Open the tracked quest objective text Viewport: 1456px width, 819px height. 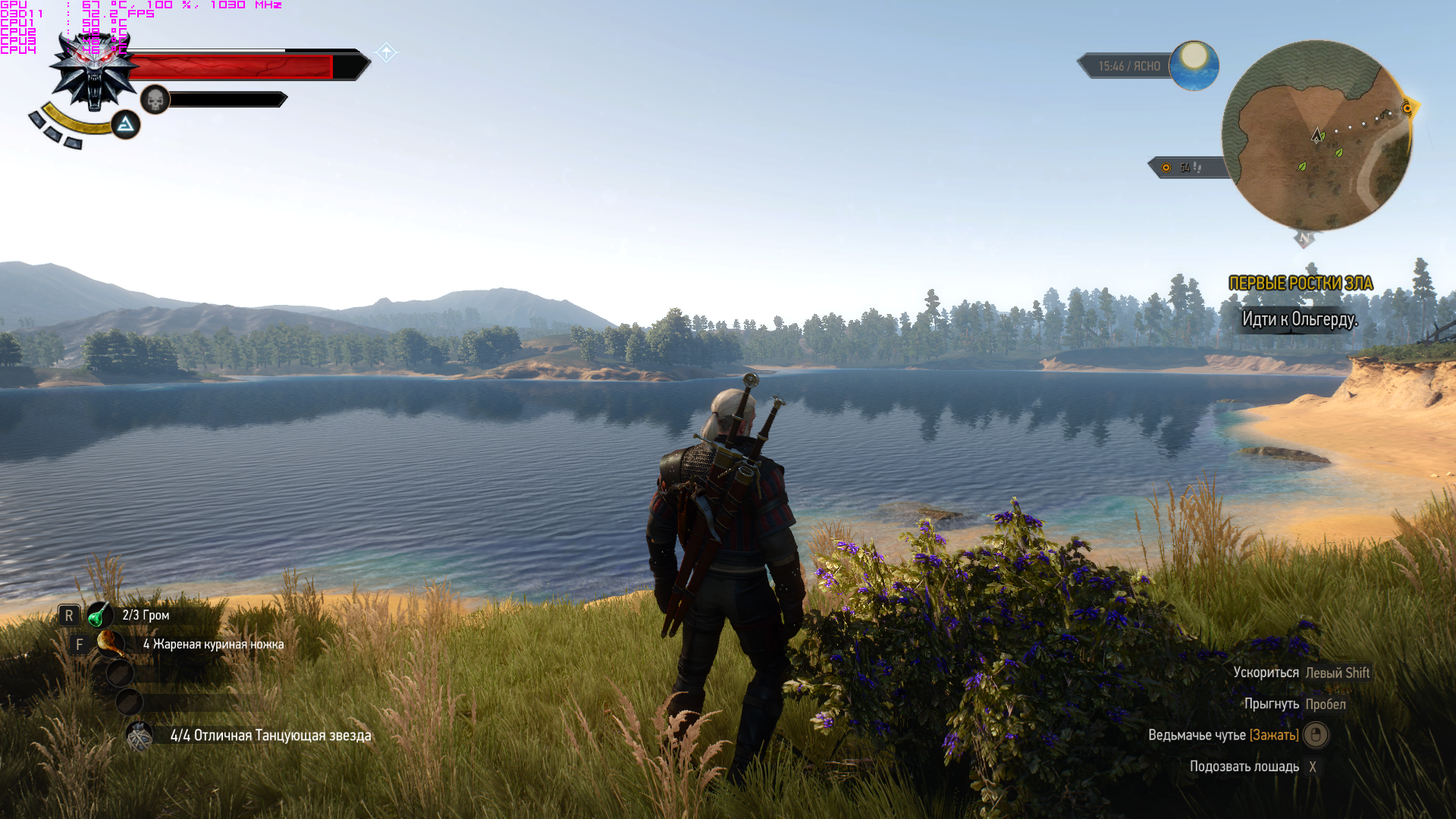pos(1299,319)
